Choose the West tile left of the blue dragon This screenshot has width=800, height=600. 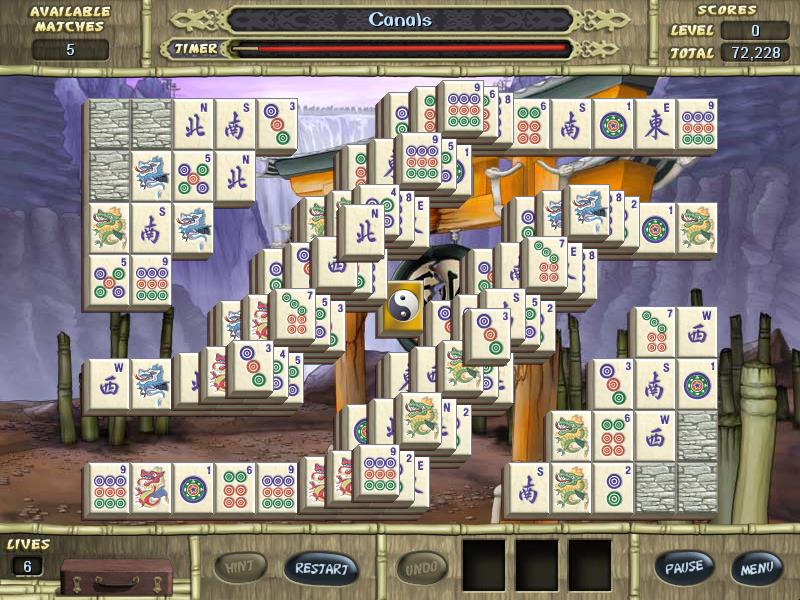point(107,385)
